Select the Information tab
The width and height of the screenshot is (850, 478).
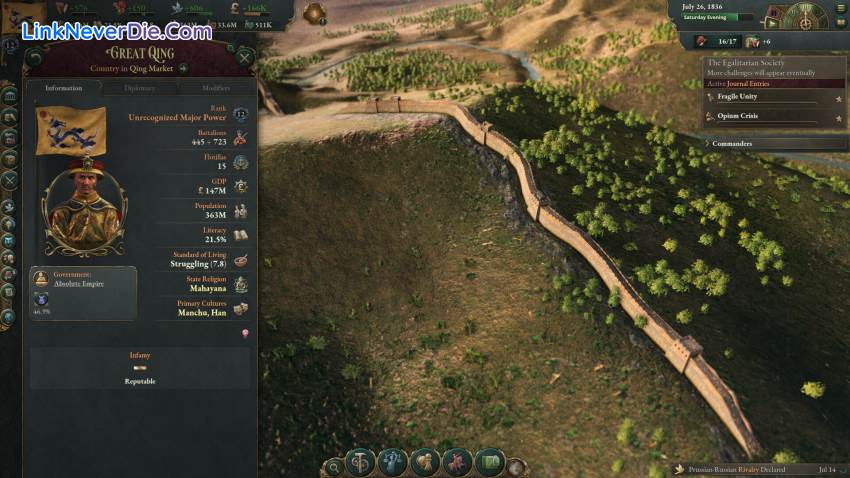[x=64, y=88]
